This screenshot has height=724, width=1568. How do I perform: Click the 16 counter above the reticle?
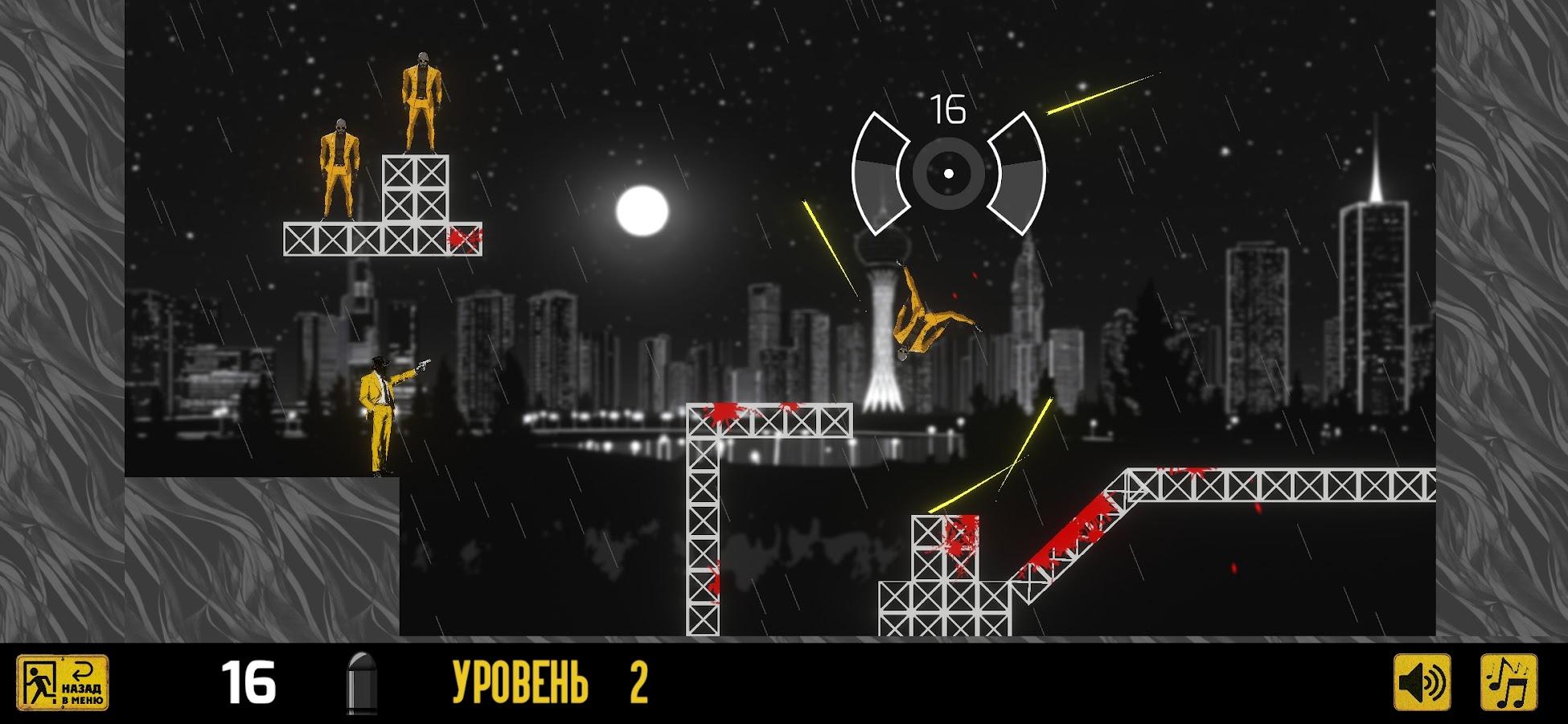[949, 107]
